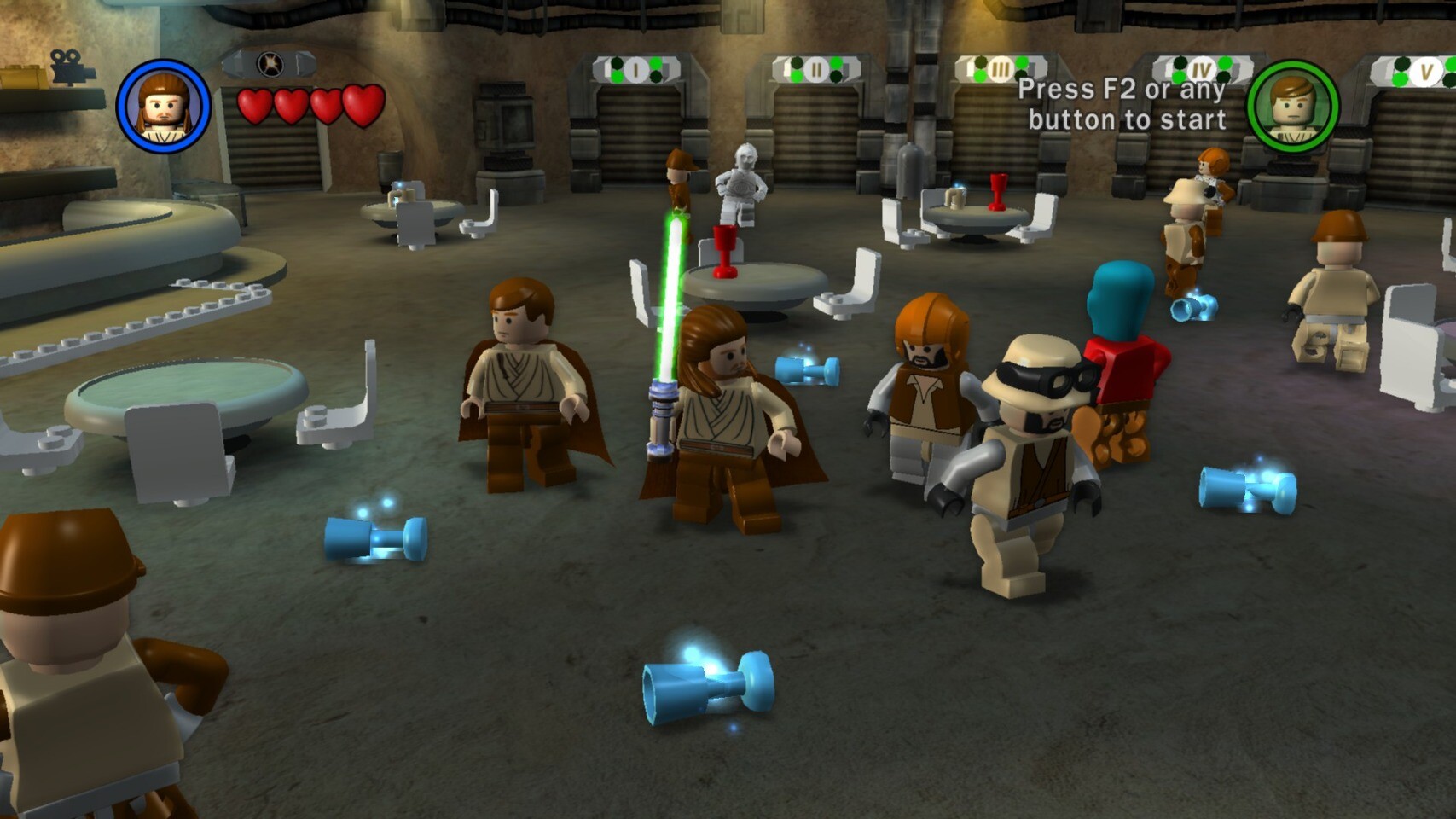Select the Obi-Wan Kenobi player two portrait
The width and height of the screenshot is (1456, 819).
tap(1292, 107)
